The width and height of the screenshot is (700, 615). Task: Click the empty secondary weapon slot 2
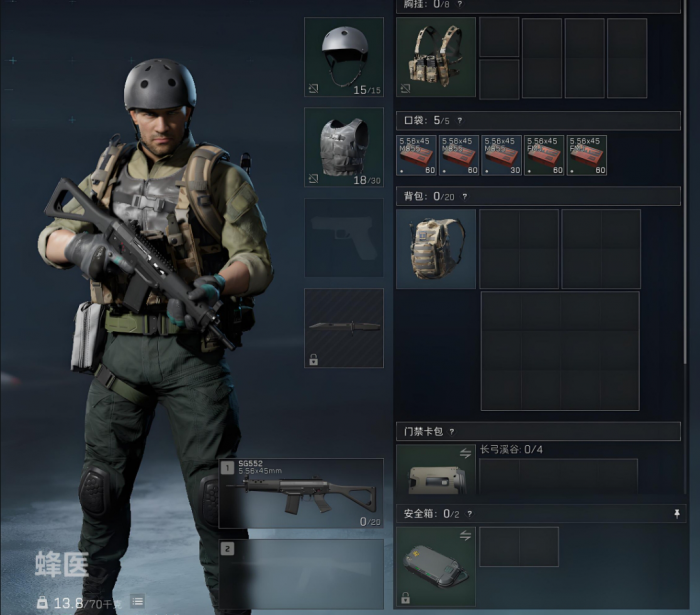click(x=301, y=573)
